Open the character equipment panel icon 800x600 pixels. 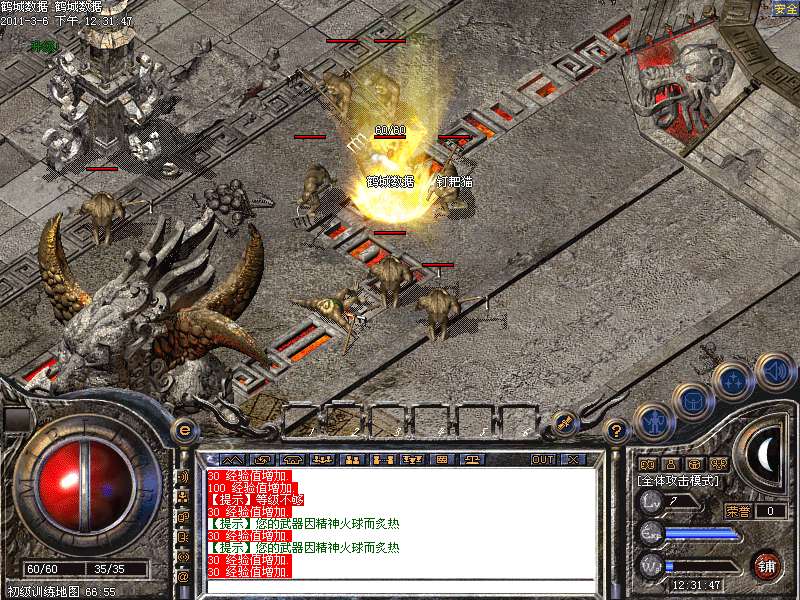tap(652, 420)
